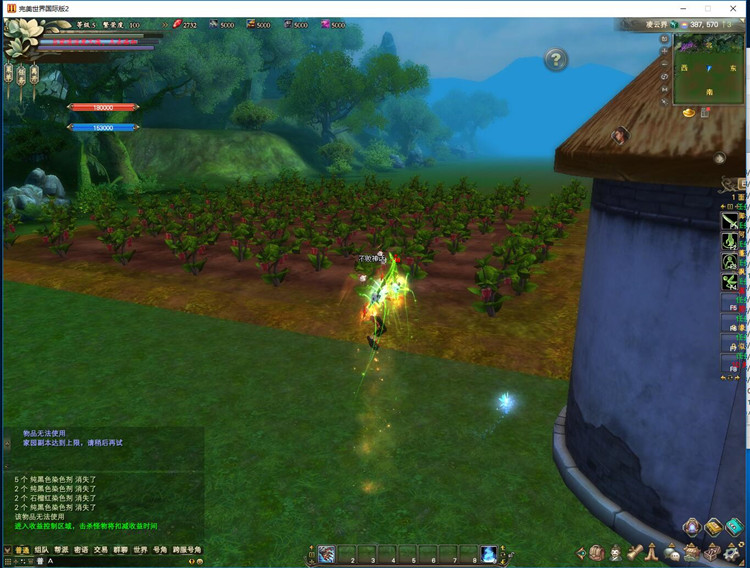Activate the first hotbar skill
Screen dimensions: 750x568
[327, 553]
